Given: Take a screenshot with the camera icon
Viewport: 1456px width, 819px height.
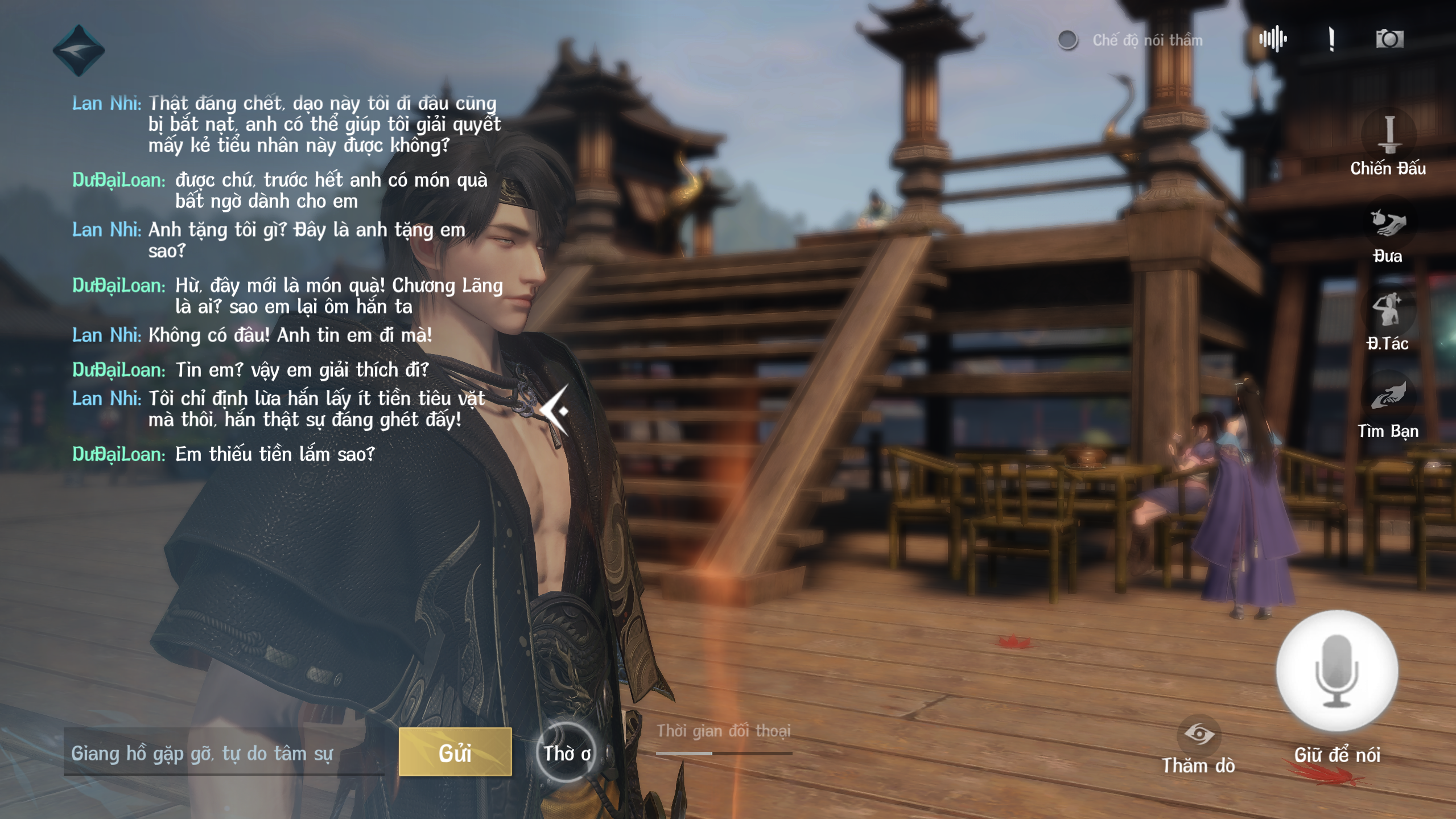Looking at the screenshot, I should tap(1389, 39).
